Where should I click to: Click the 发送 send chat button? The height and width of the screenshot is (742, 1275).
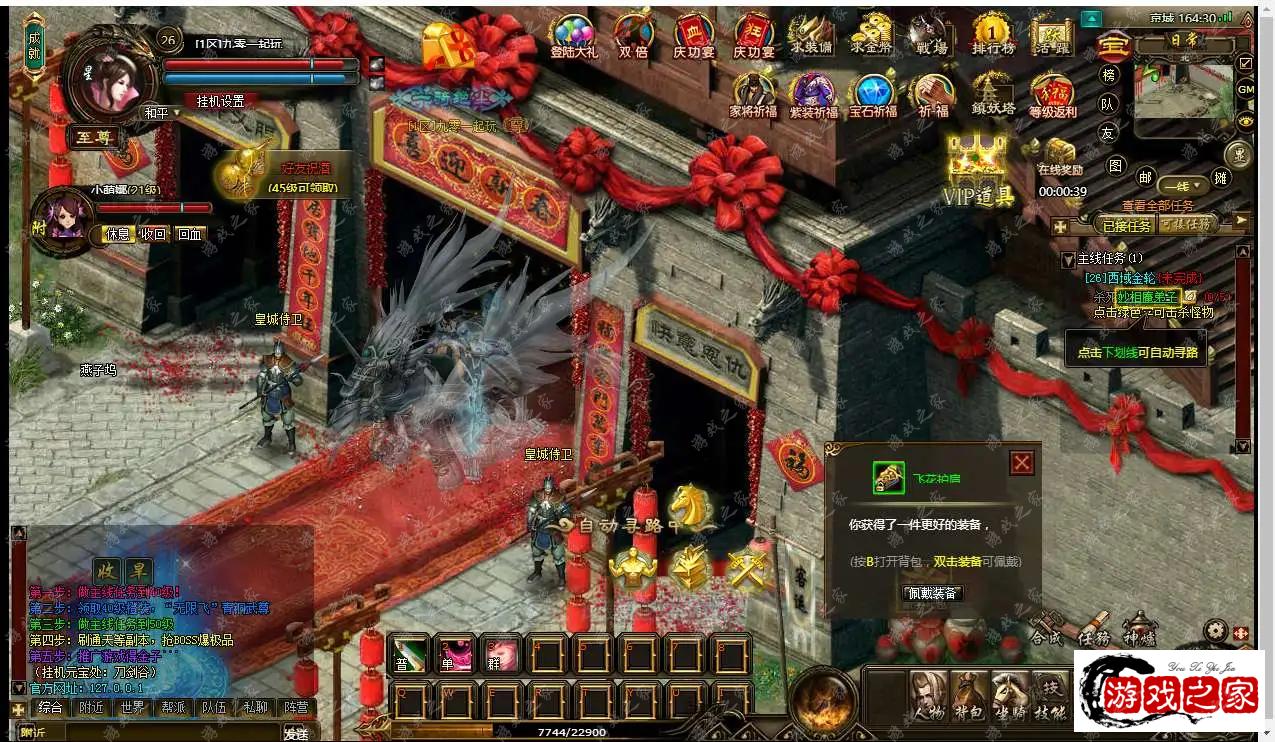click(296, 733)
